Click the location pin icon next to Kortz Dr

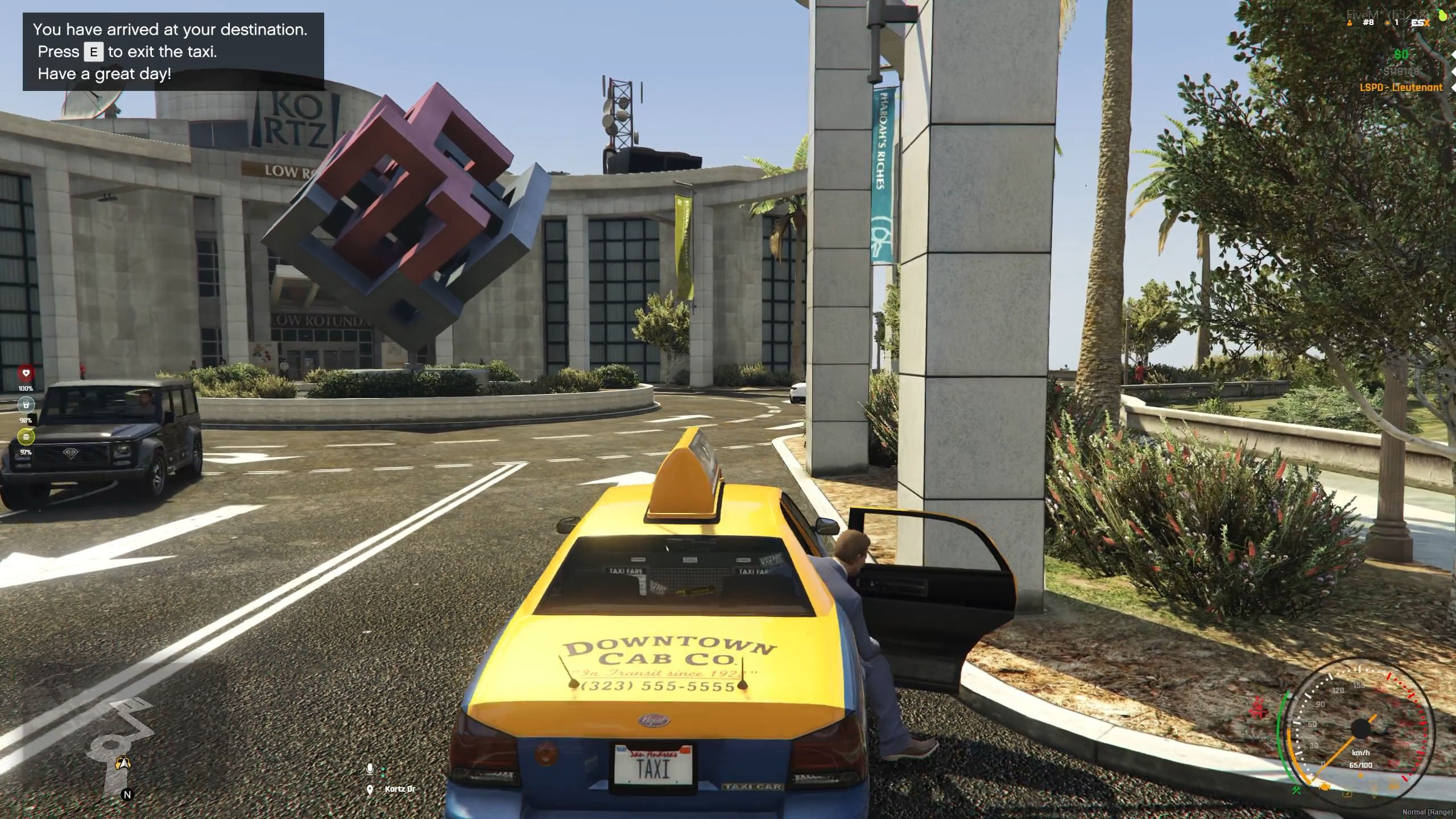click(x=371, y=789)
